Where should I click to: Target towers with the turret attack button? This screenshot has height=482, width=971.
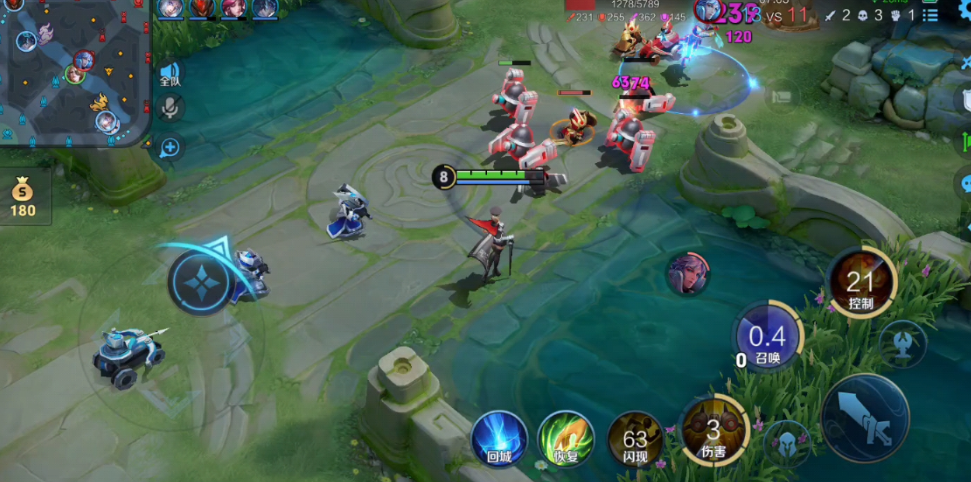coord(902,343)
